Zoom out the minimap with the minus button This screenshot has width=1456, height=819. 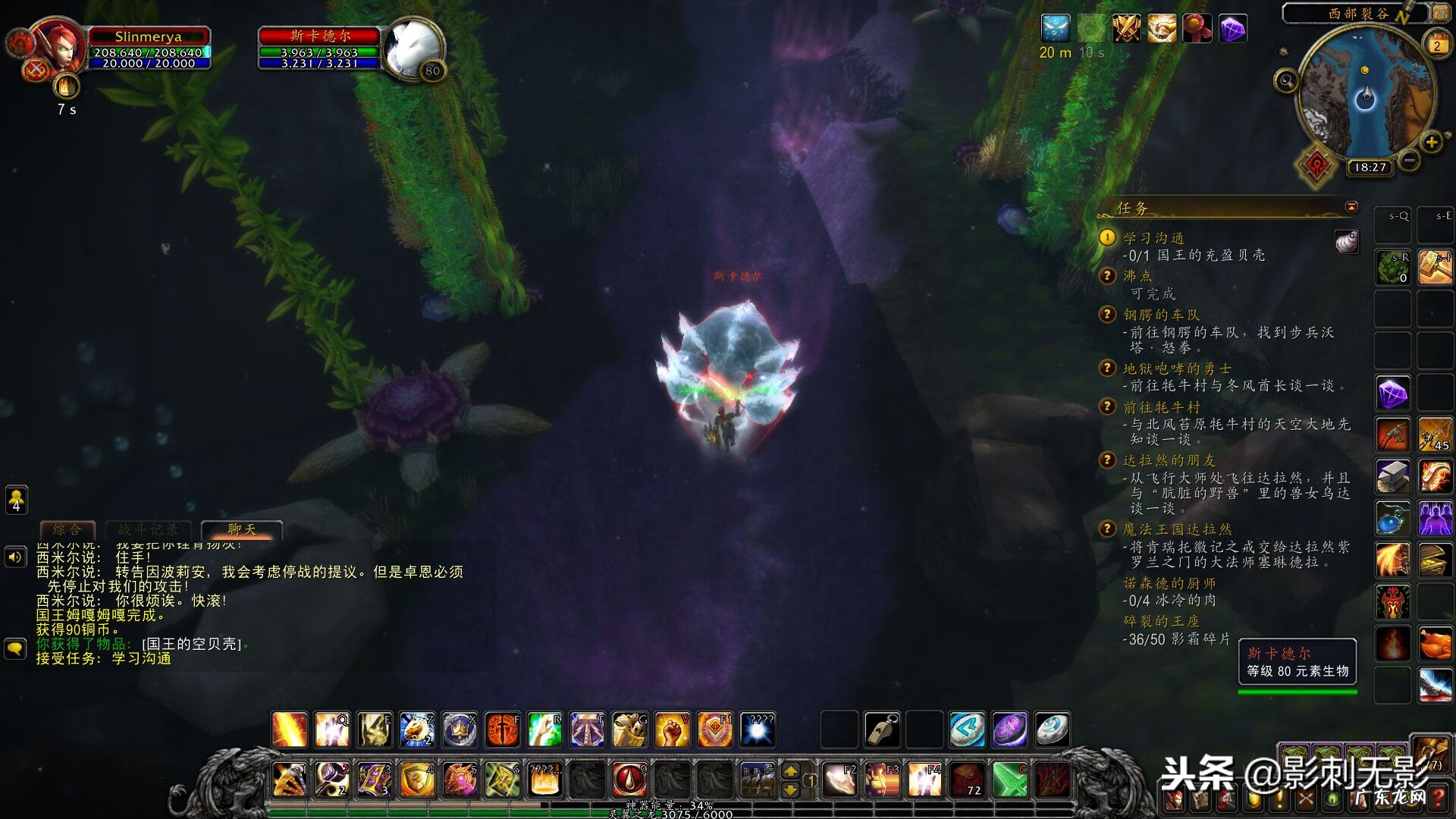click(x=1409, y=160)
